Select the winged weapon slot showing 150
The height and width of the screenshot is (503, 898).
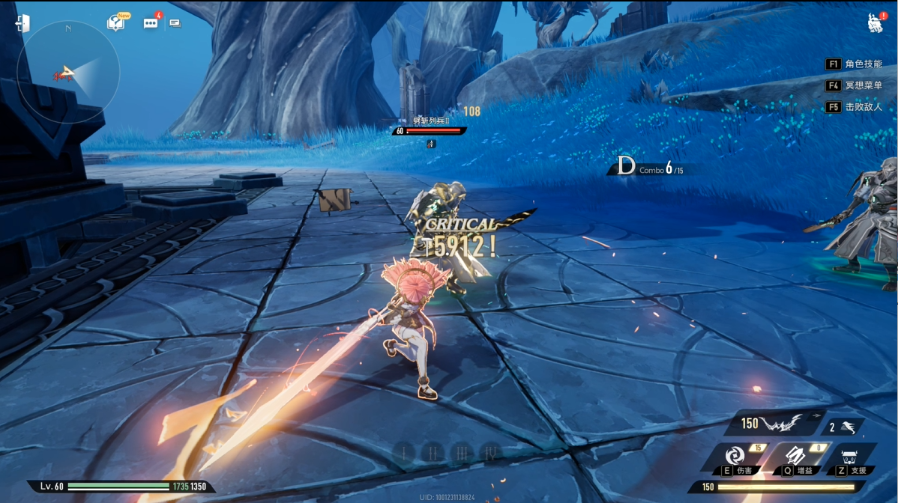point(775,424)
